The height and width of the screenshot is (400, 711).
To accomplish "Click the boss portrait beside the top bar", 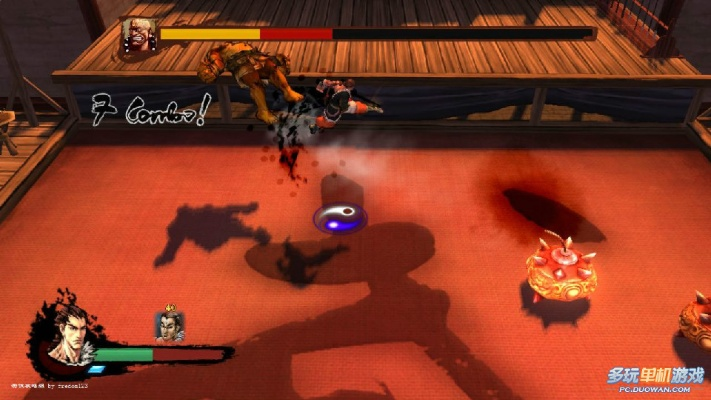I will (137, 35).
